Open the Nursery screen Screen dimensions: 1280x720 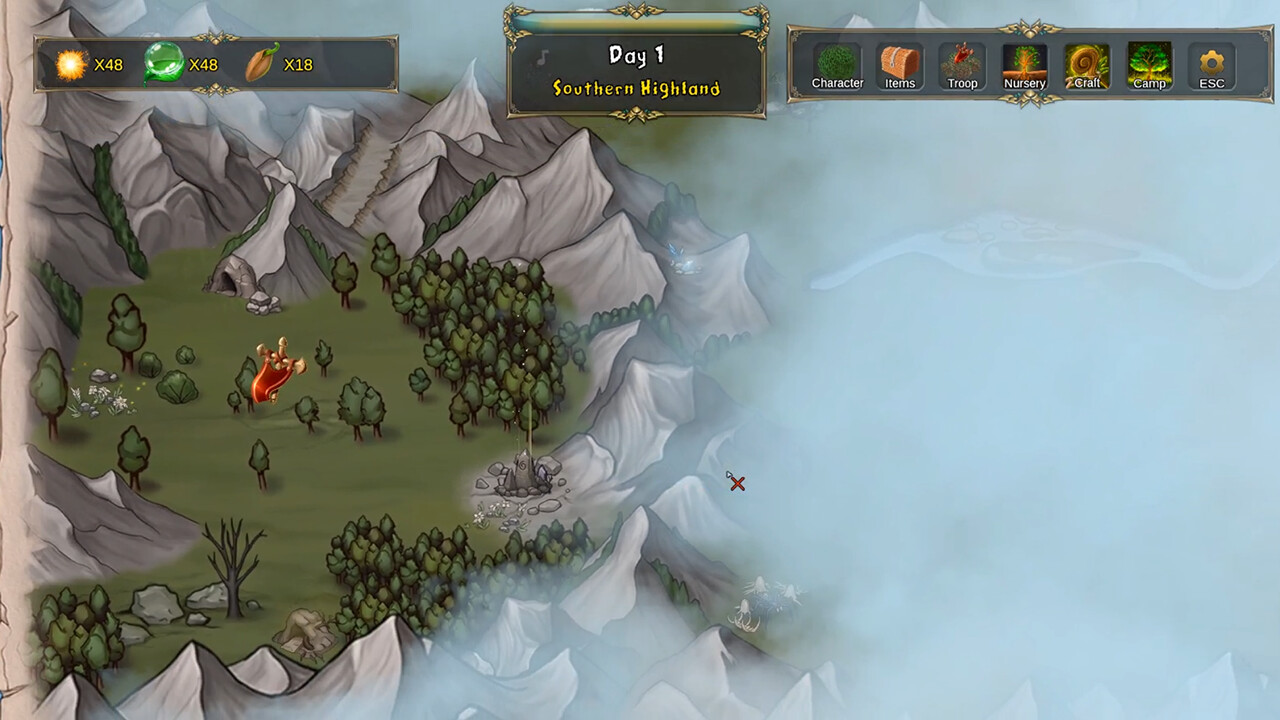tap(1024, 63)
